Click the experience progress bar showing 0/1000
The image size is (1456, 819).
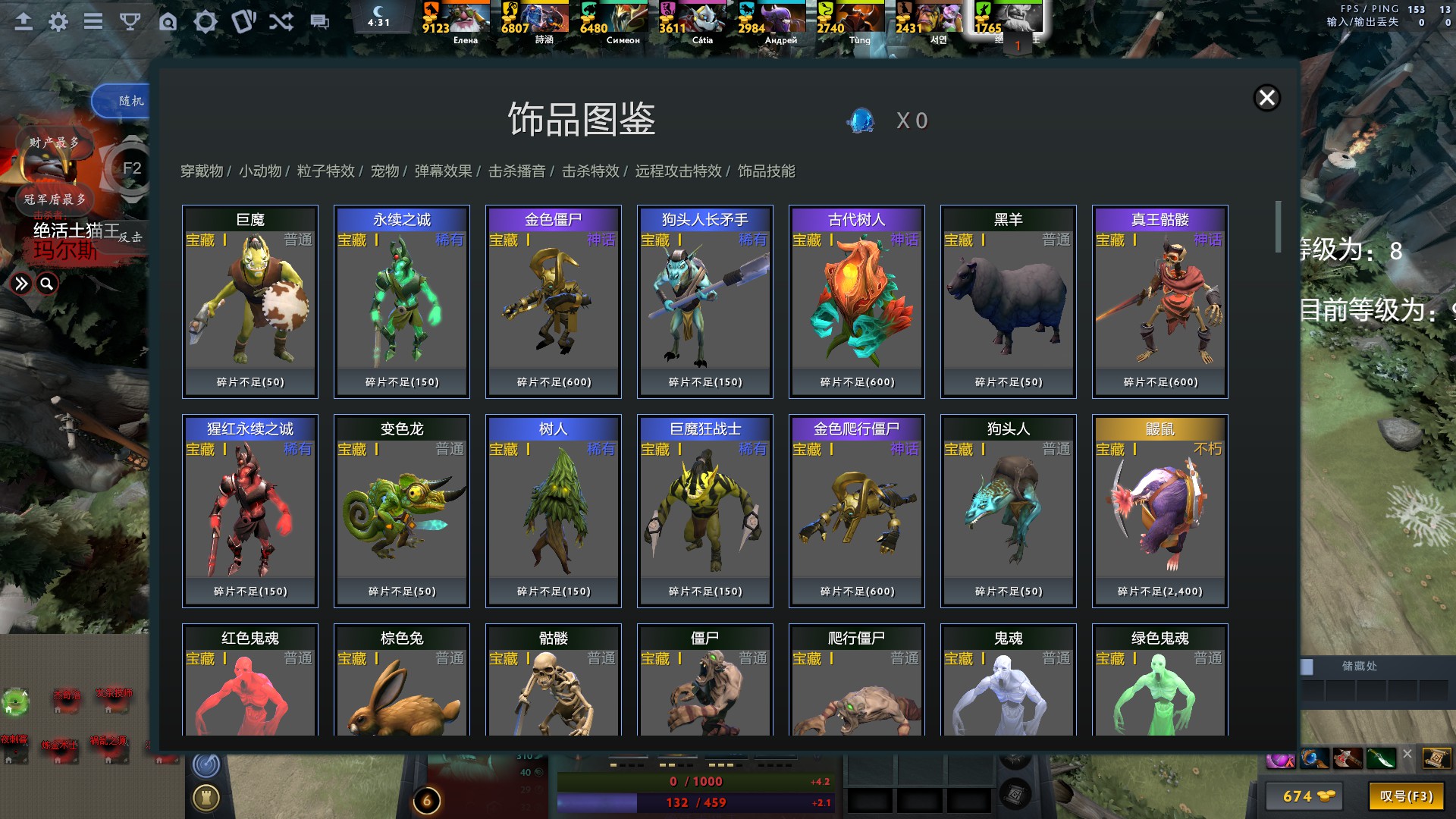point(695,781)
